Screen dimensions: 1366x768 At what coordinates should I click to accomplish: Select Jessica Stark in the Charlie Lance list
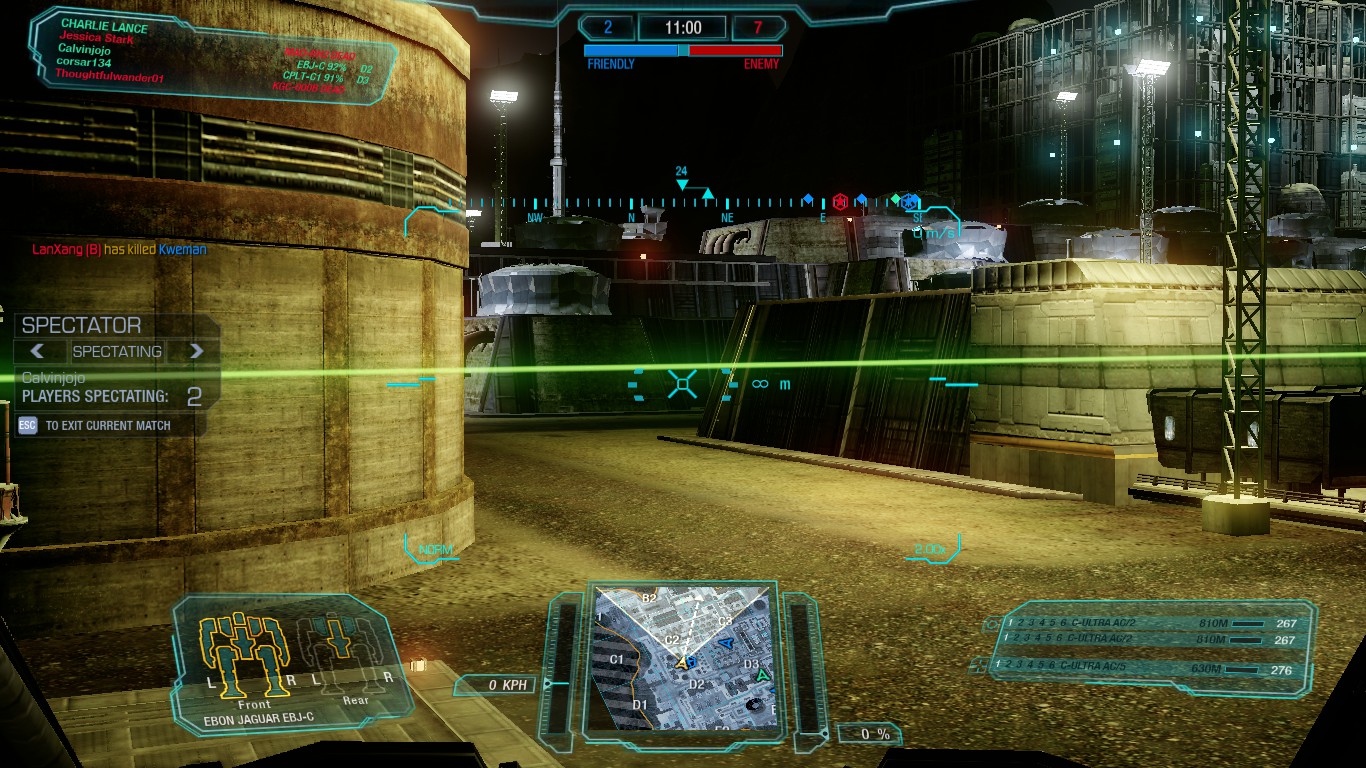point(96,39)
